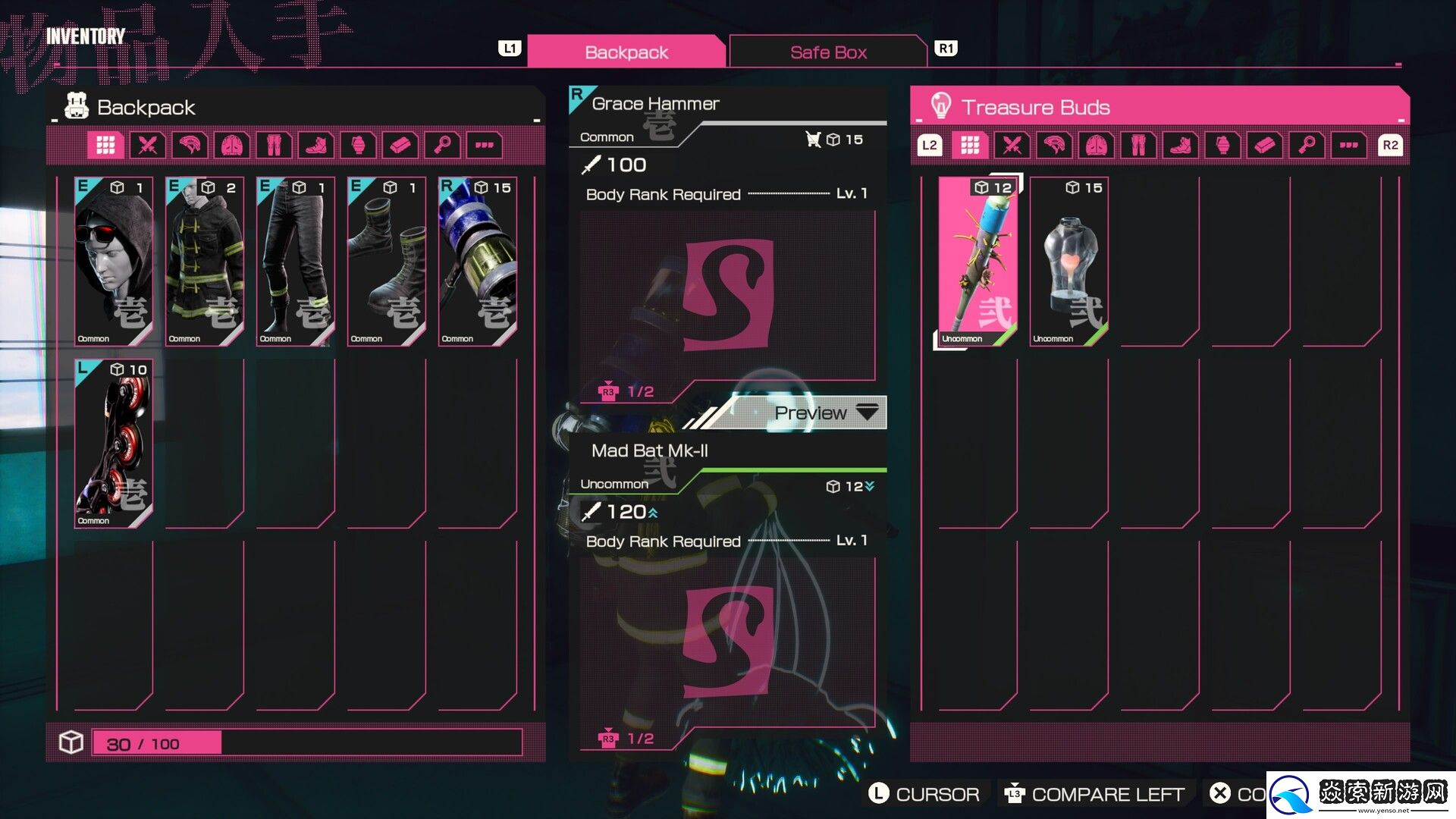Pick the glass heart bottle in Treasure Buds
Image resolution: width=1456 pixels, height=819 pixels.
1069,262
